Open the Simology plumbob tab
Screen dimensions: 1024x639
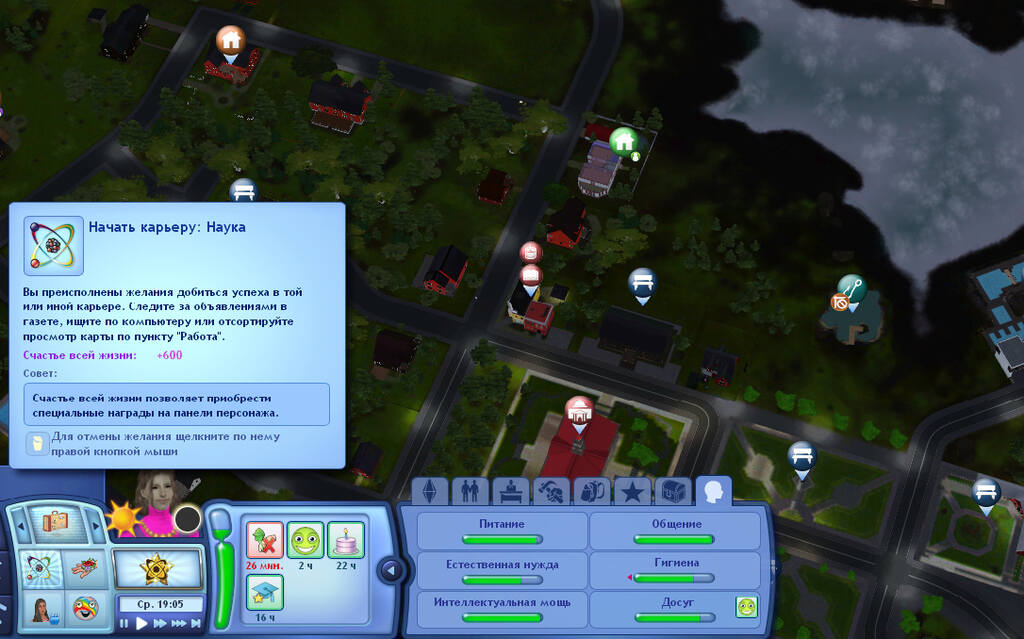[431, 491]
